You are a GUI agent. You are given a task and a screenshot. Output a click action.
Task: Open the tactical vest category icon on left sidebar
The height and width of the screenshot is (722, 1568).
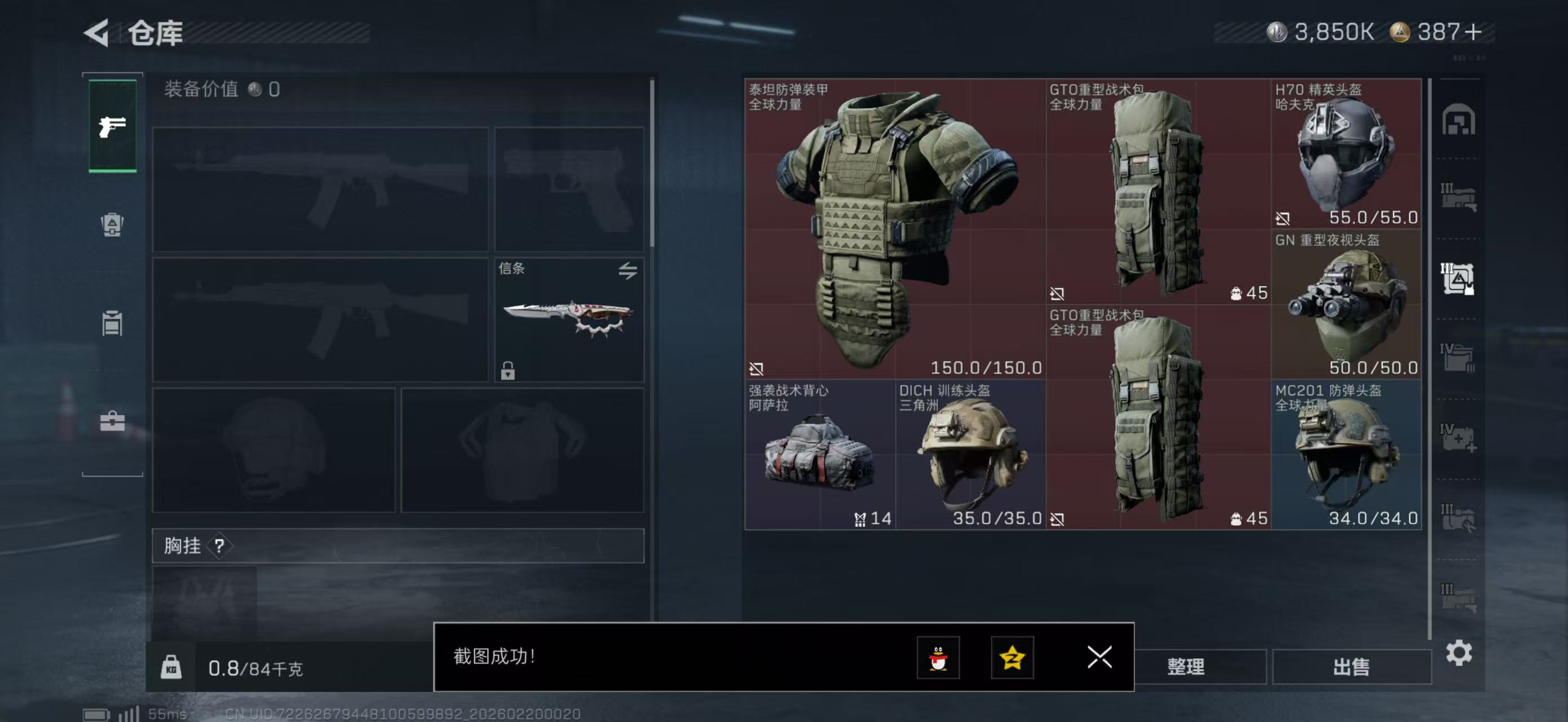(113, 225)
